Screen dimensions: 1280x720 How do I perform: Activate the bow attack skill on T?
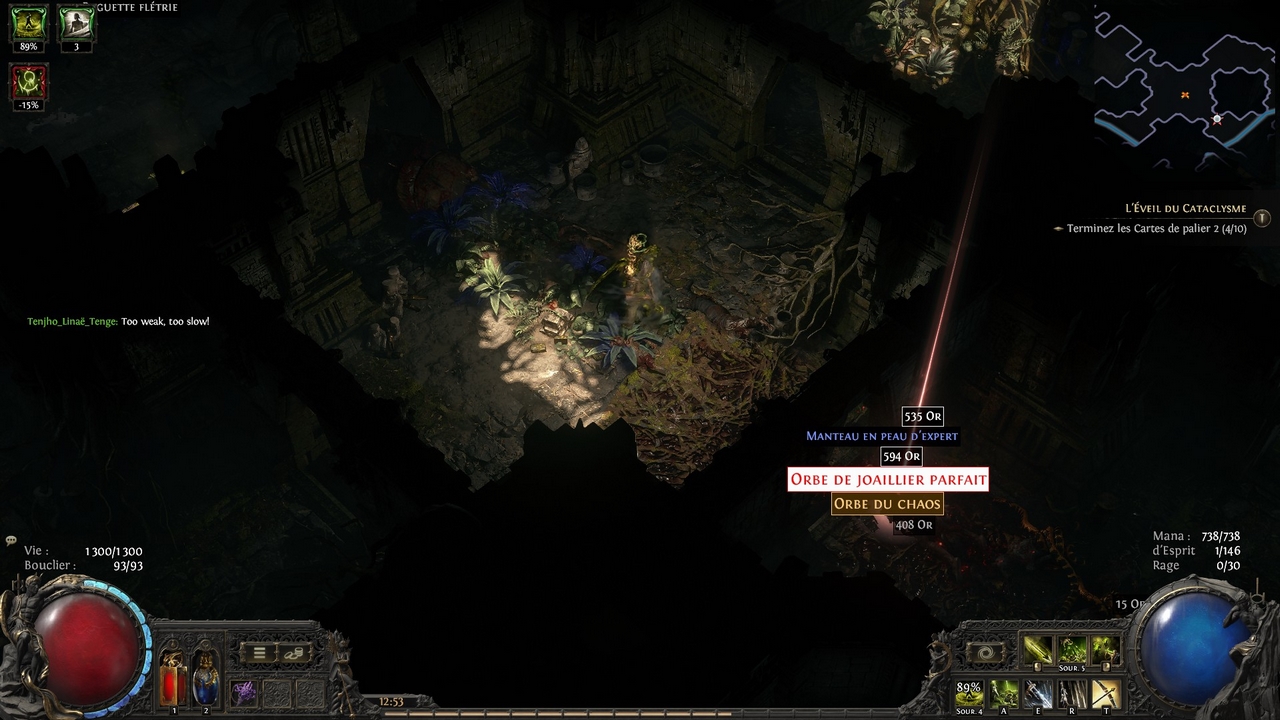(x=1106, y=693)
